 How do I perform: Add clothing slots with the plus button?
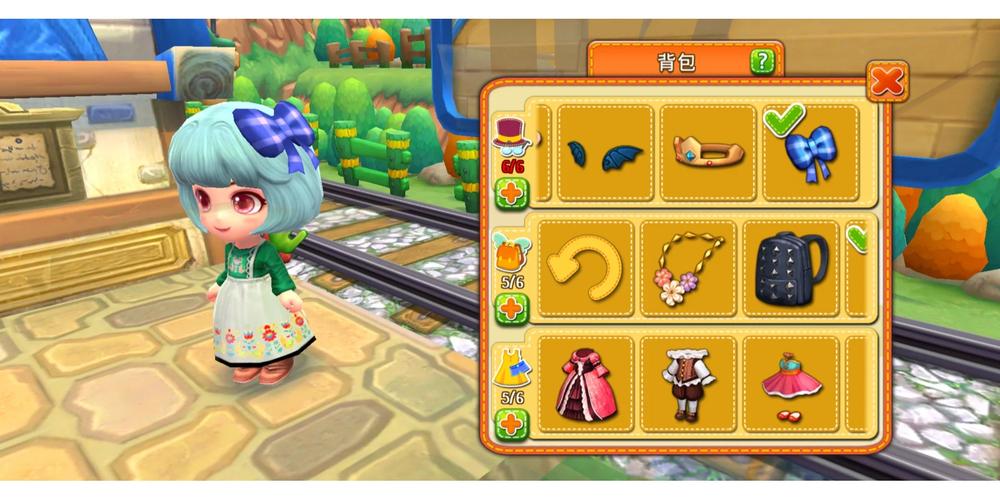pyautogui.click(x=511, y=424)
